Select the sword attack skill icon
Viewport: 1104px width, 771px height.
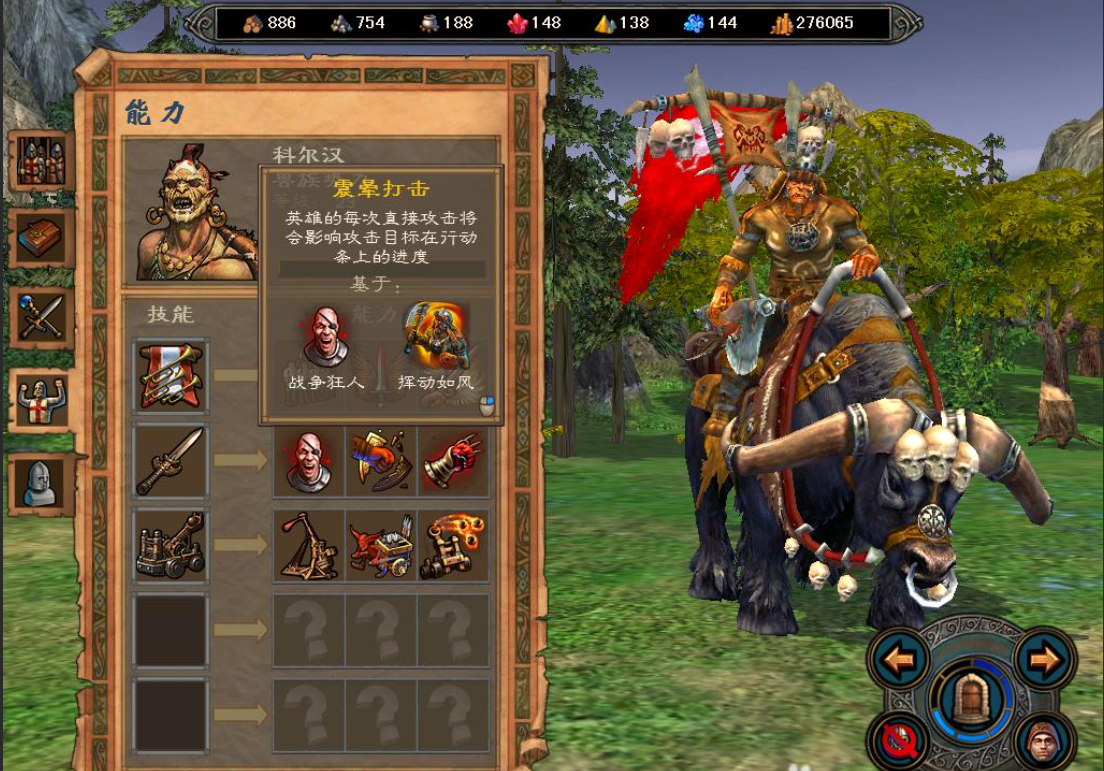tap(171, 461)
